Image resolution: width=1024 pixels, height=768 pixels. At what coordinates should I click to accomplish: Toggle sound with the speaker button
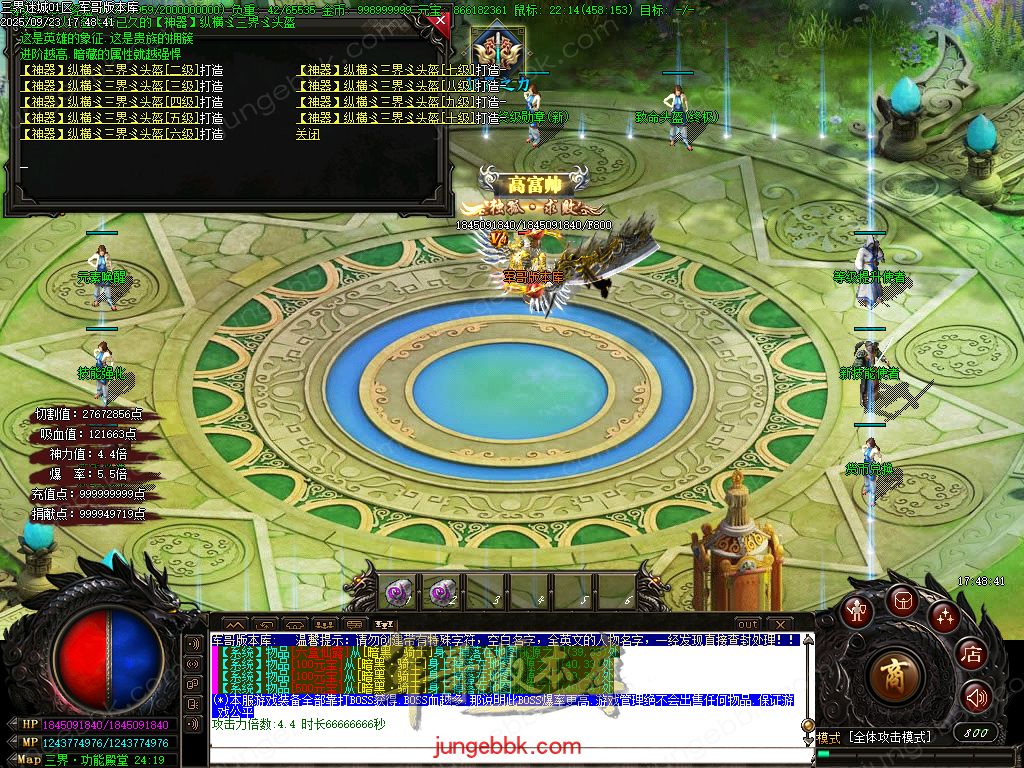976,696
